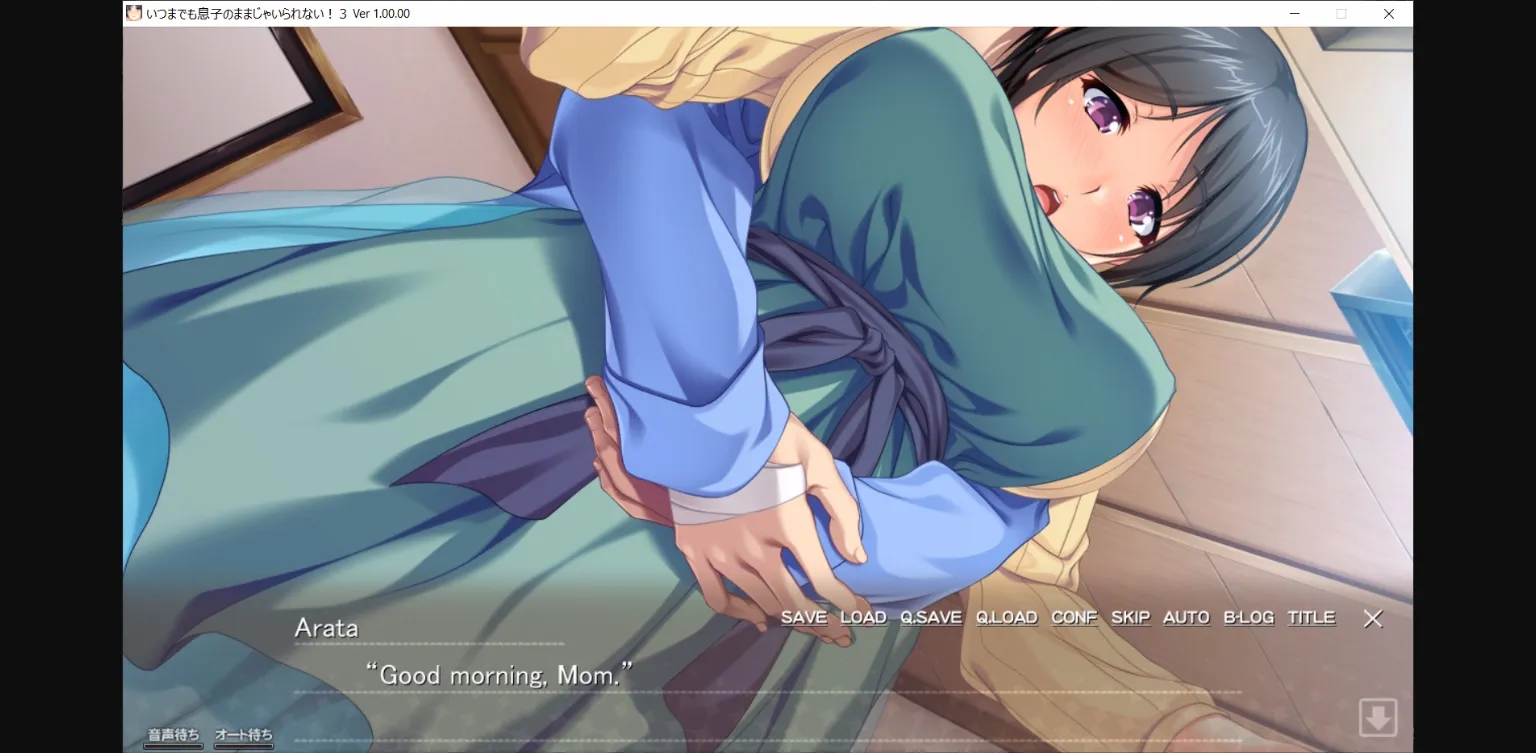Screen dimensions: 1536x753
Task: Perform a Q.SAVE quick save
Action: tap(932, 617)
